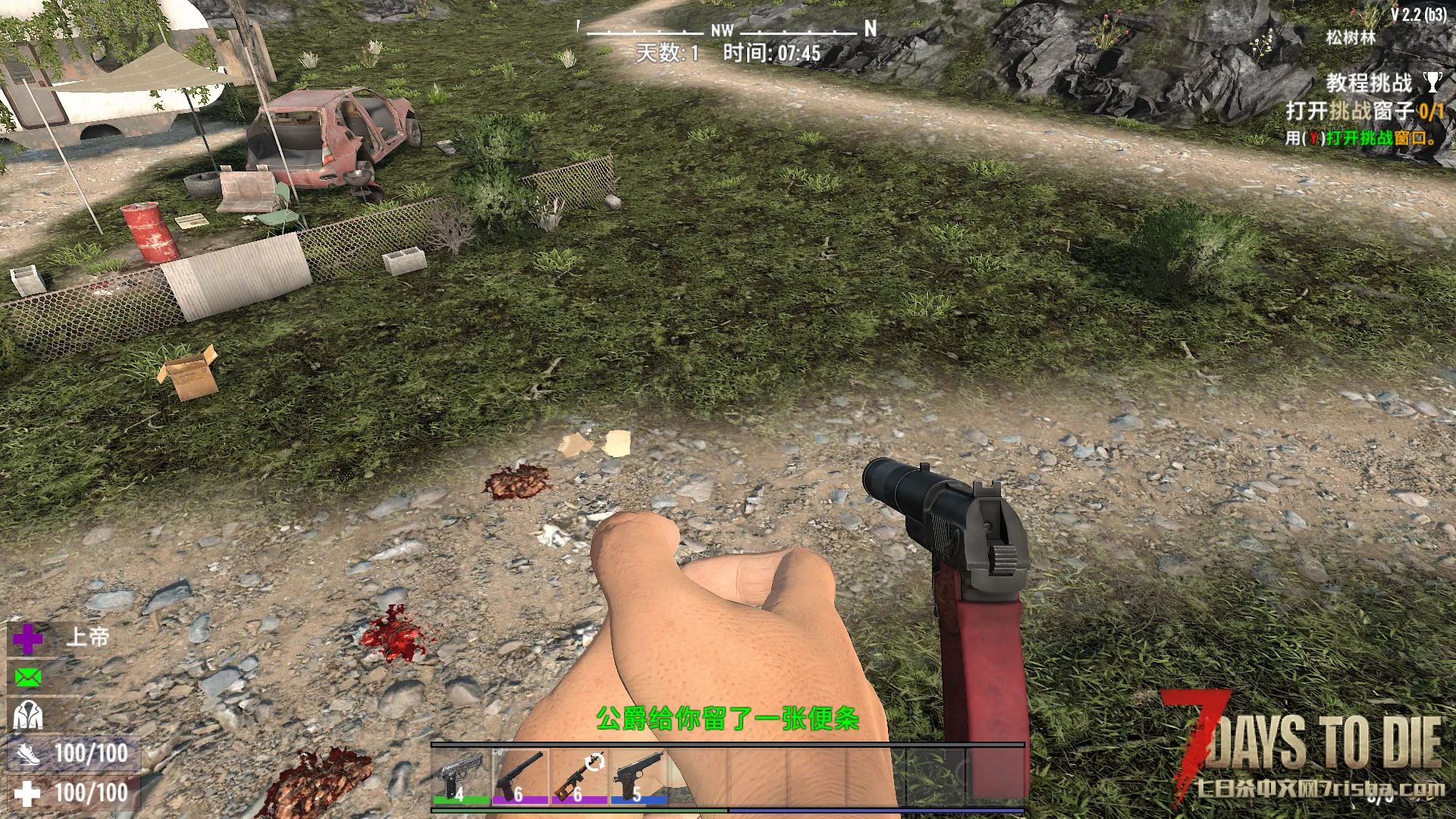Image resolution: width=1456 pixels, height=819 pixels.
Task: Select the suppressed pistol hotbar slot
Action: click(x=520, y=775)
